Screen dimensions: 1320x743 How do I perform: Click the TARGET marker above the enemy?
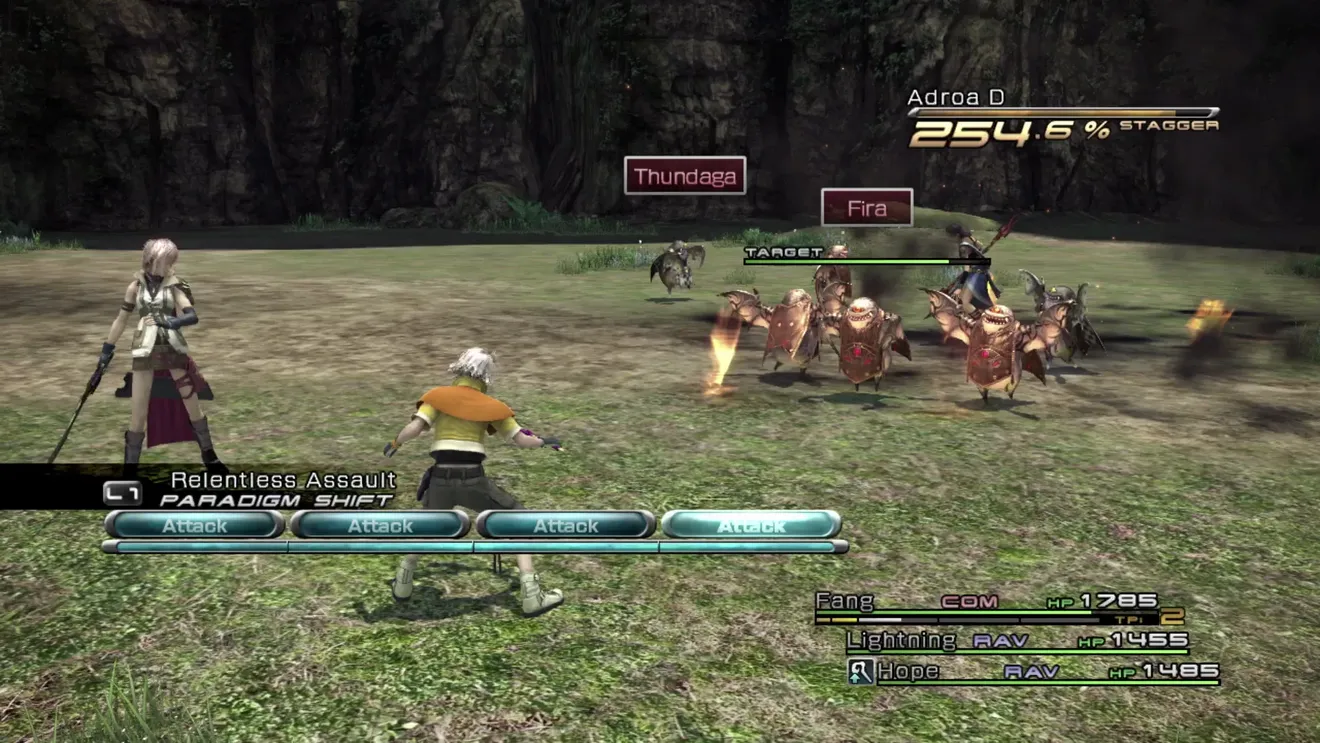(784, 253)
